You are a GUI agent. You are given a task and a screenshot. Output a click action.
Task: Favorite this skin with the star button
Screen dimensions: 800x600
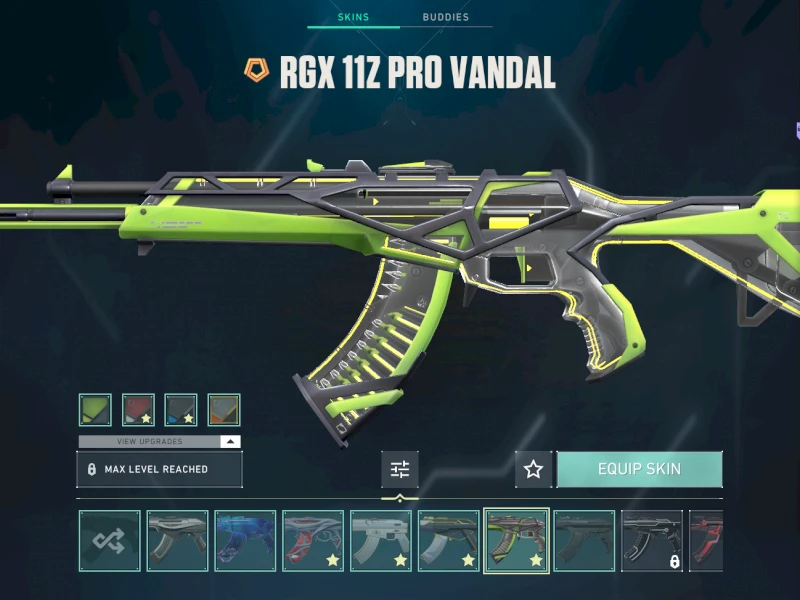point(534,469)
